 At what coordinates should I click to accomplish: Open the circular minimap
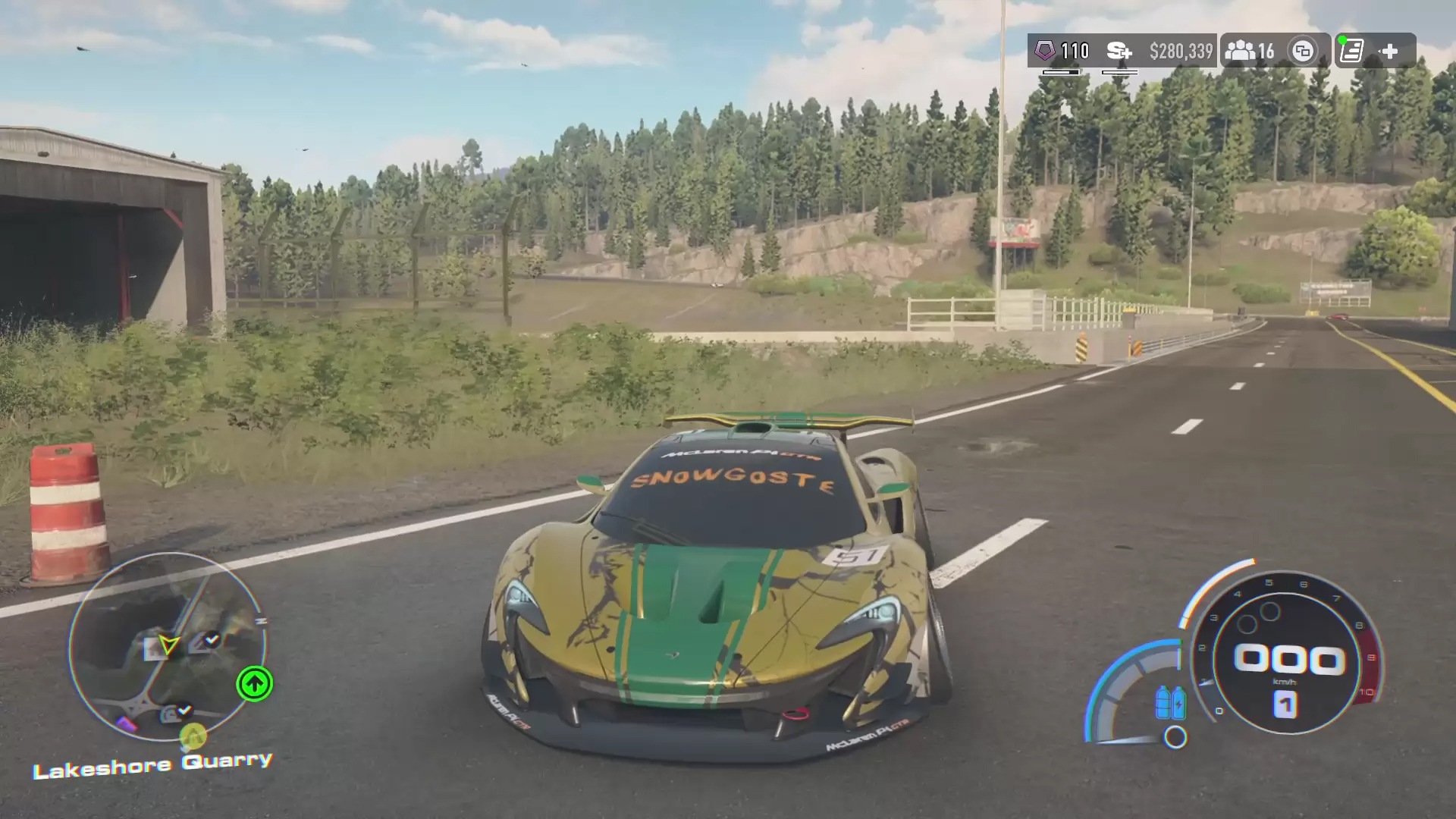[168, 647]
